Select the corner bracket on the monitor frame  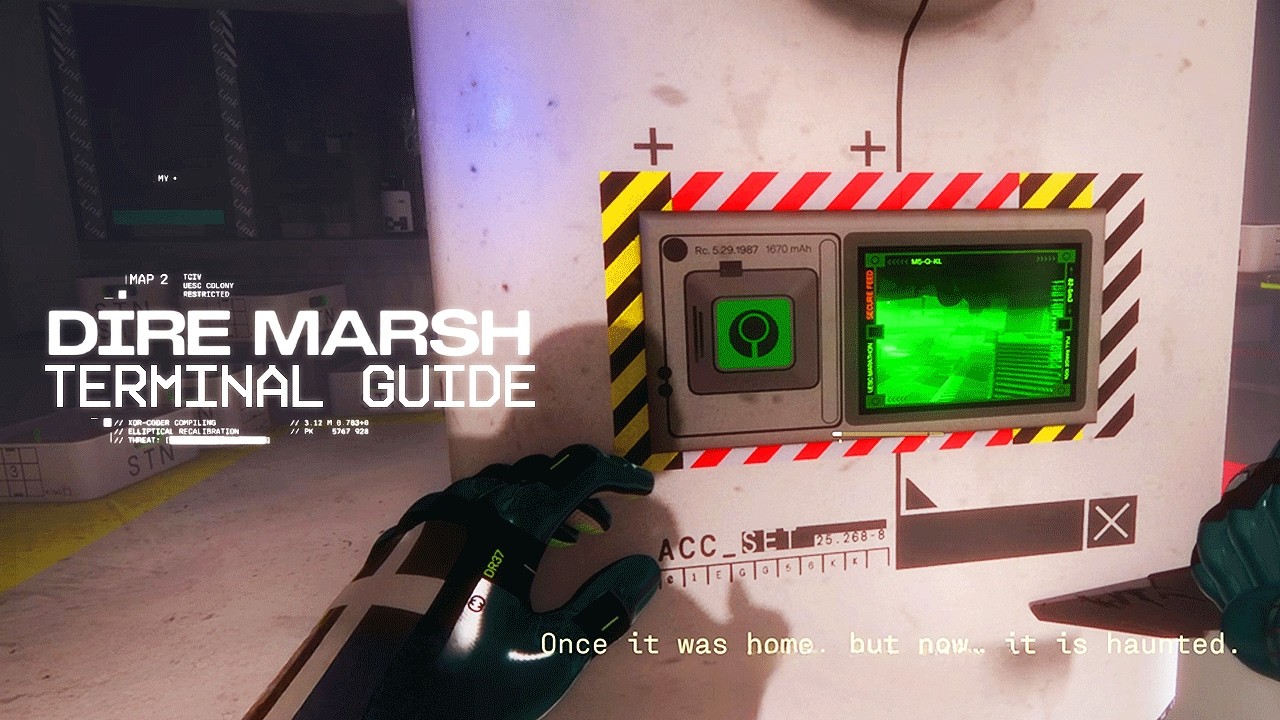(x=874, y=259)
